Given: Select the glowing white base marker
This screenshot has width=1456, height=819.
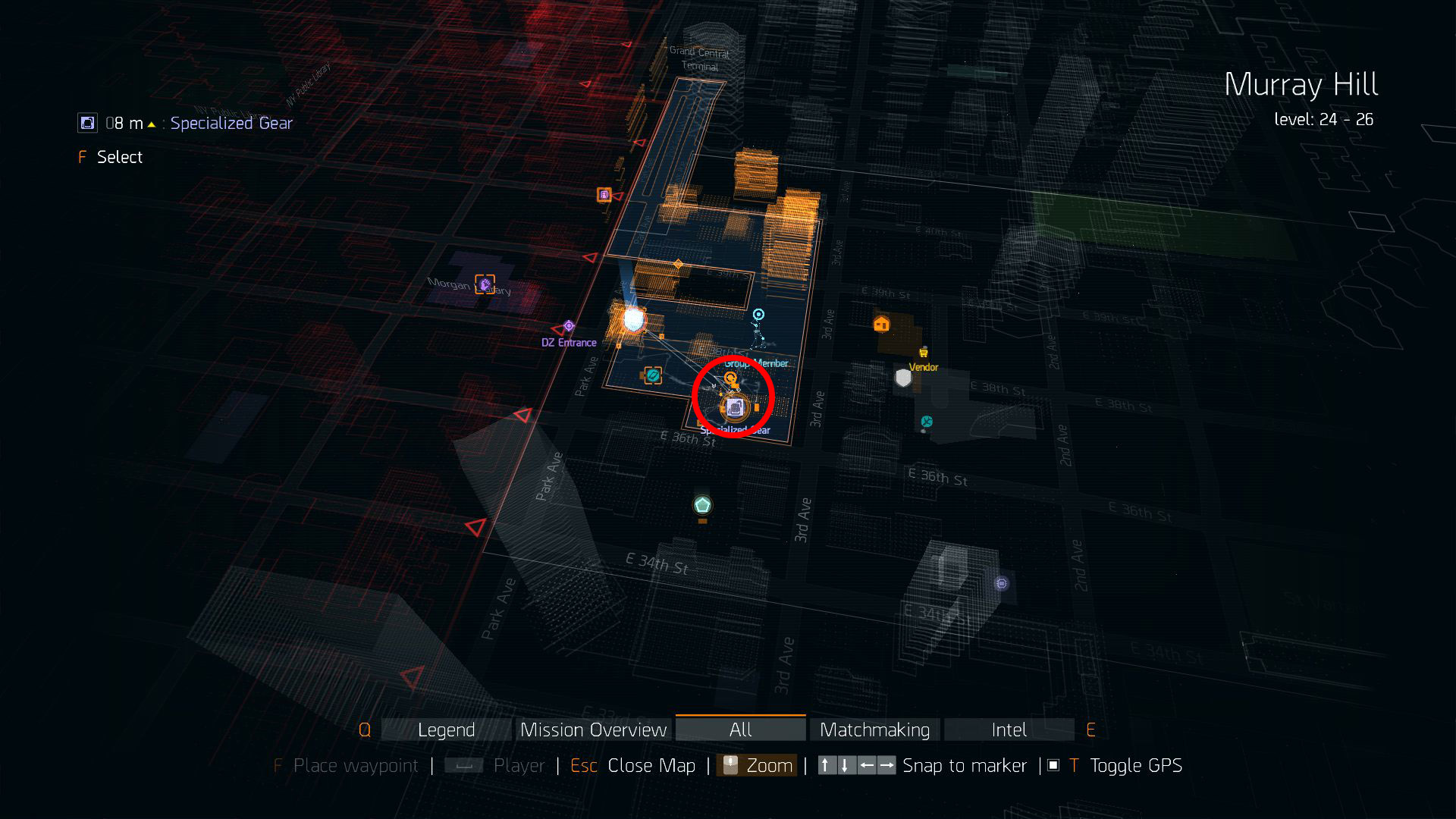Looking at the screenshot, I should click(633, 319).
